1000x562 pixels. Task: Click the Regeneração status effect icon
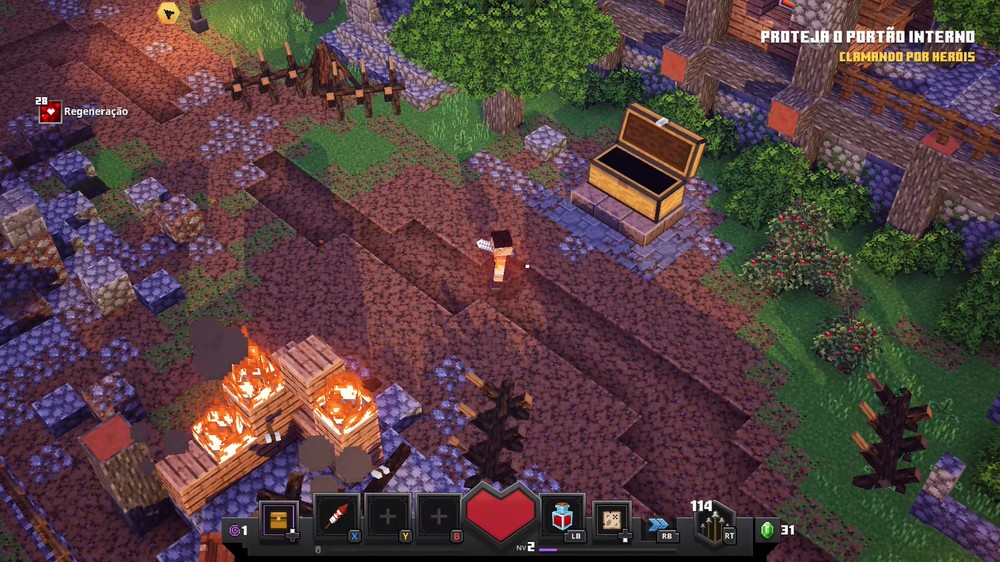(x=50, y=112)
